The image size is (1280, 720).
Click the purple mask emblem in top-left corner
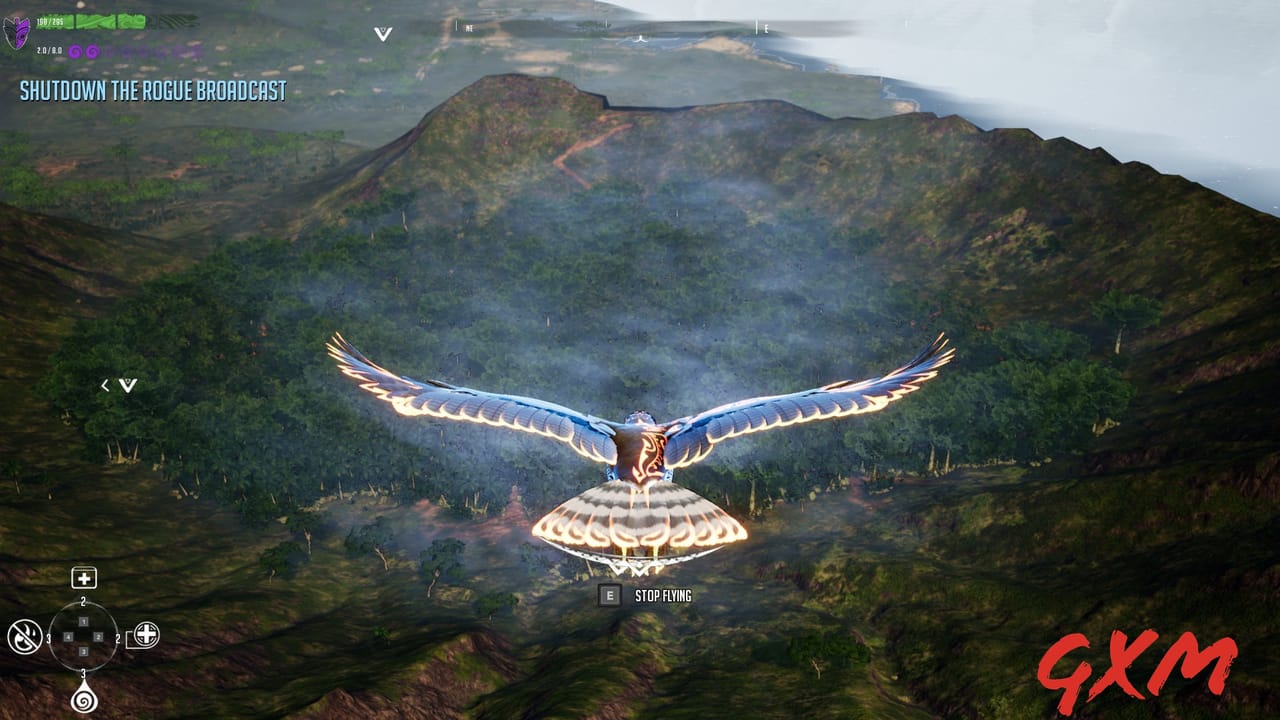[15, 33]
